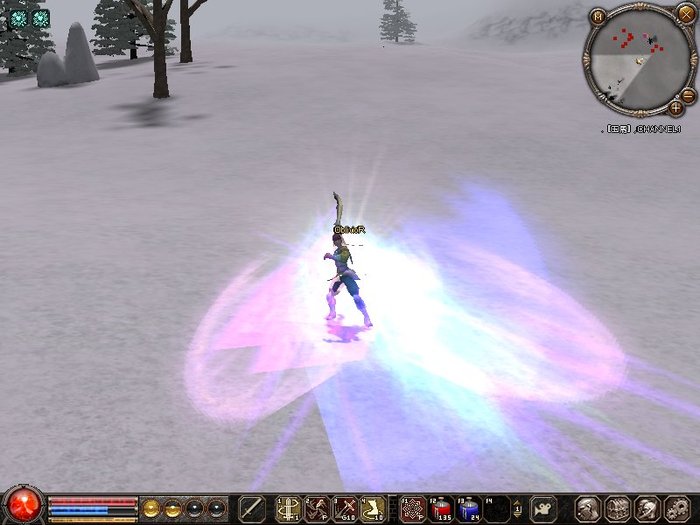The width and height of the screenshot is (700, 525).
Task: Toggle the camera view button
Action: click(544, 508)
